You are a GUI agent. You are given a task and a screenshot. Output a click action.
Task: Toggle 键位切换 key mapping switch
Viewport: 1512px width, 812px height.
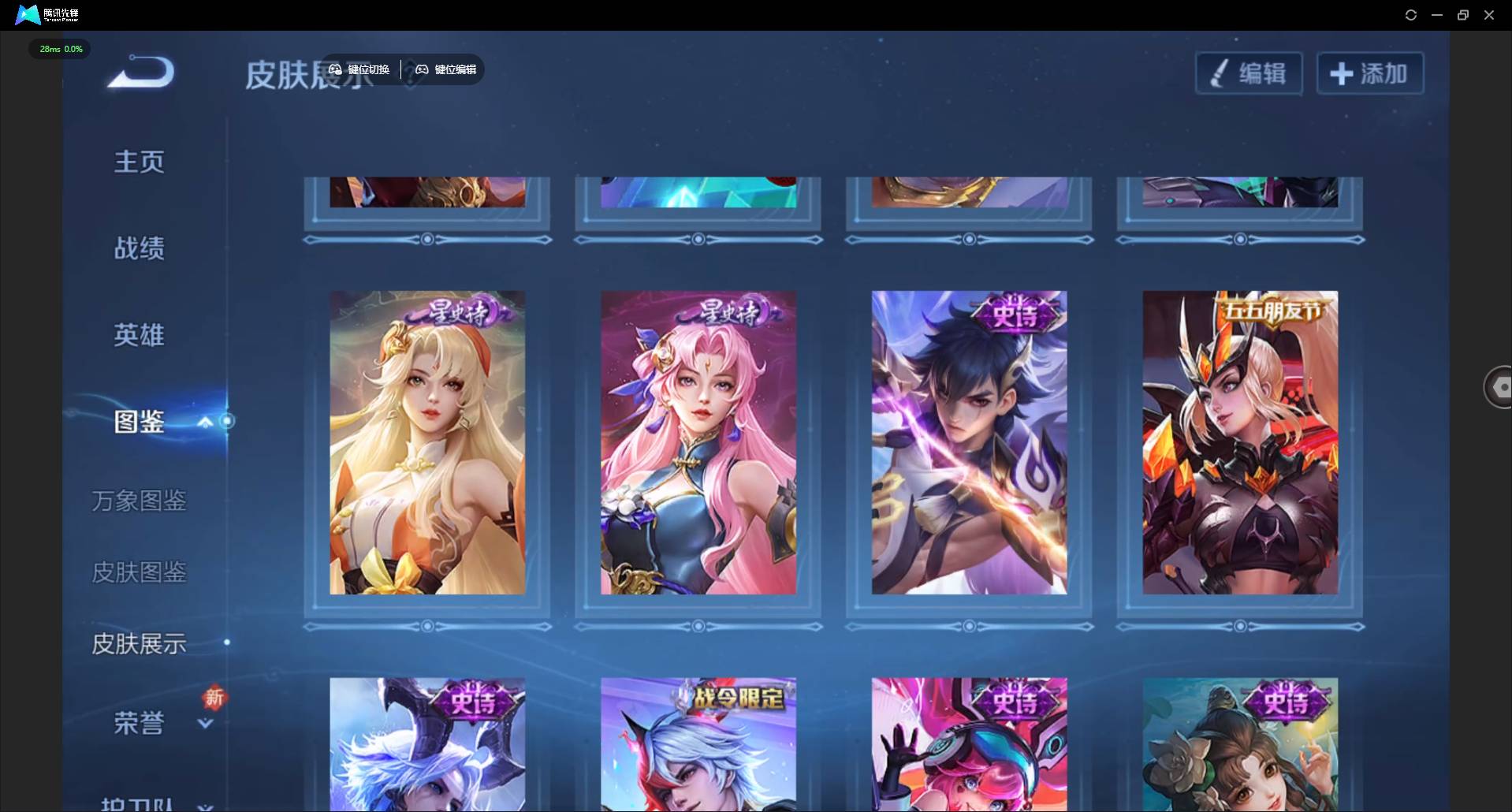[x=359, y=69]
